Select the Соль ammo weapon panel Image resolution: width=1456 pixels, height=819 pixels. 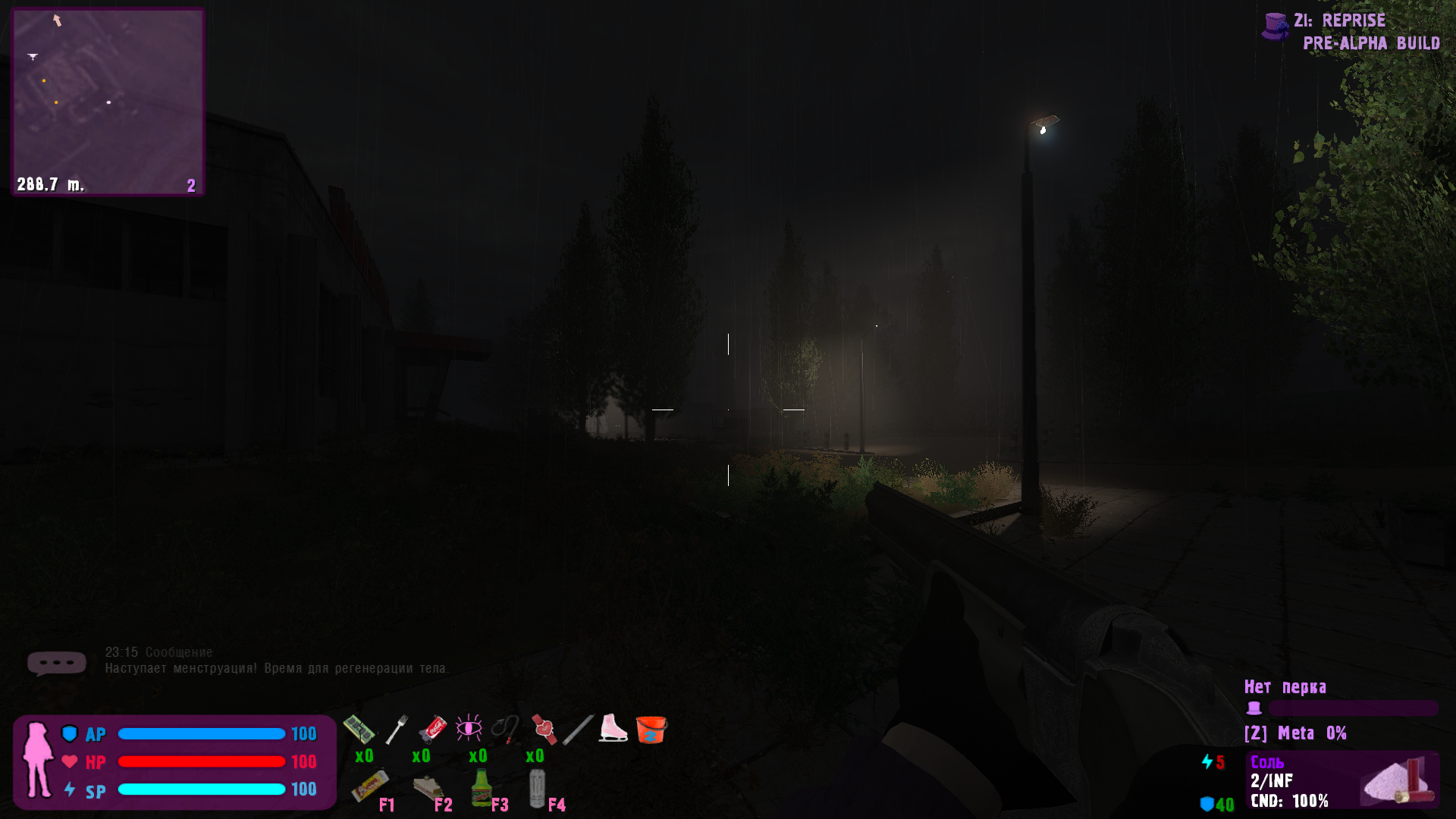pyautogui.click(x=1342, y=780)
